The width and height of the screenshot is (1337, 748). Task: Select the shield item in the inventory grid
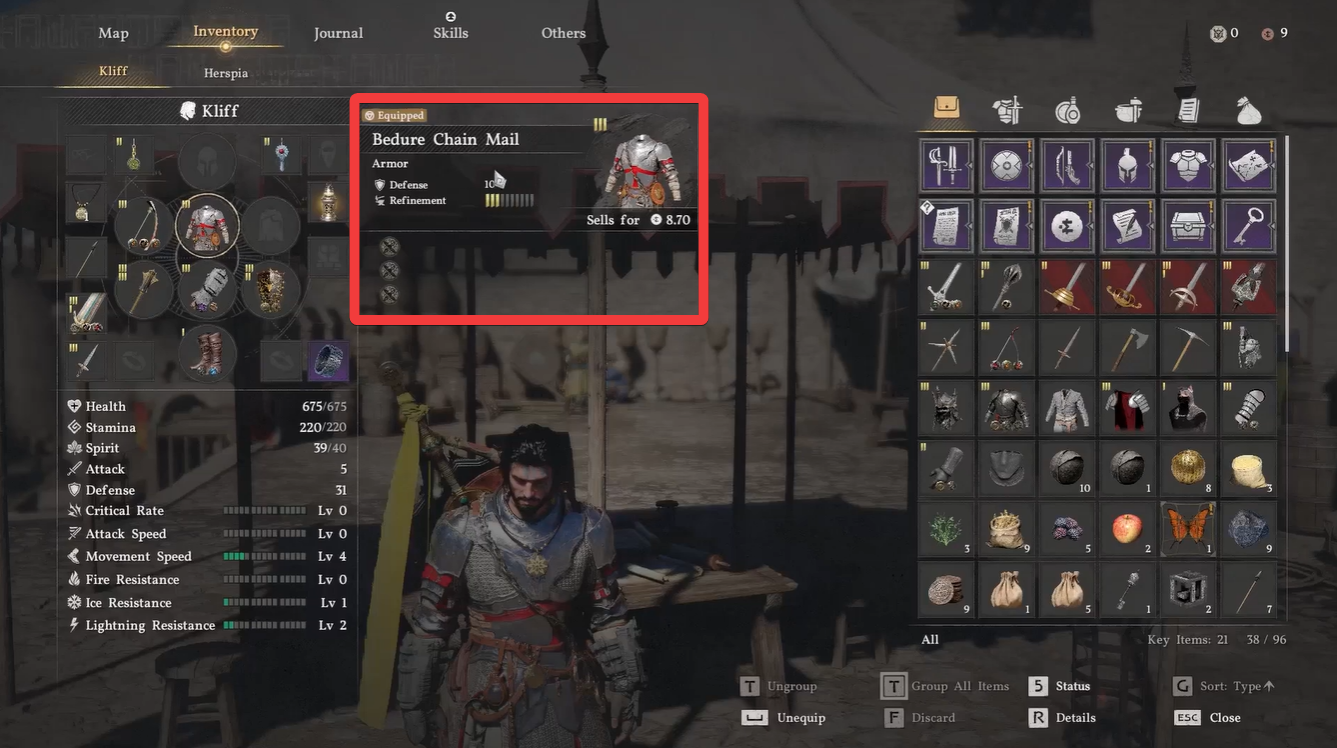coord(1005,165)
